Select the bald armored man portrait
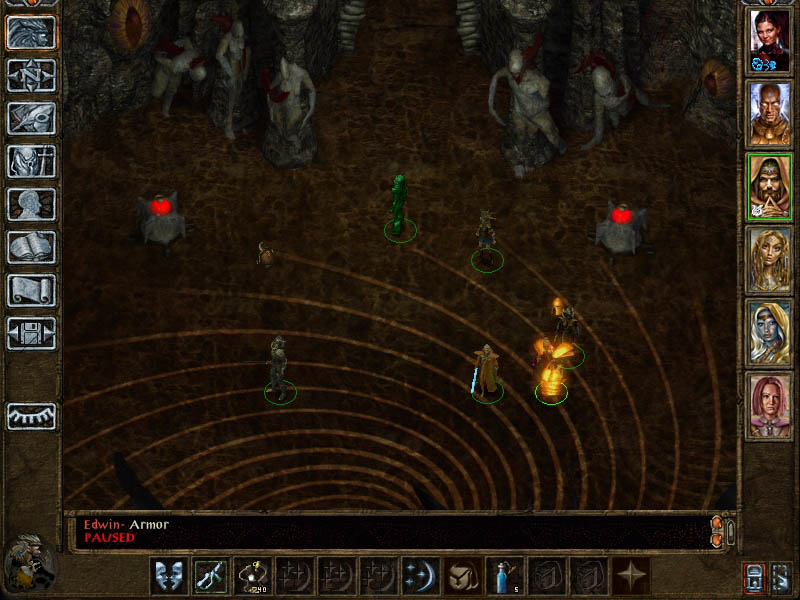 pos(770,114)
